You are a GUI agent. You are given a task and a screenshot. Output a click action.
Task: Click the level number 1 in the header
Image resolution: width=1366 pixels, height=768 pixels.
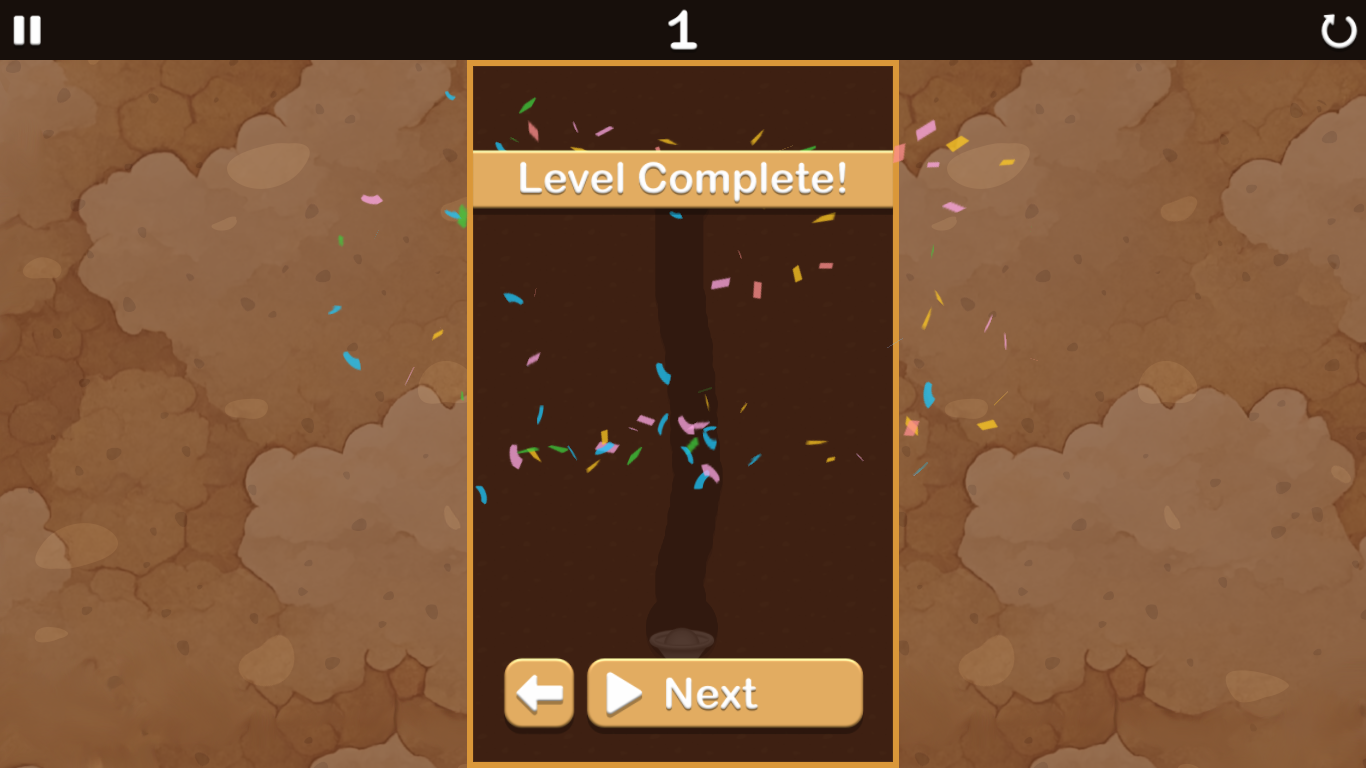tap(683, 30)
